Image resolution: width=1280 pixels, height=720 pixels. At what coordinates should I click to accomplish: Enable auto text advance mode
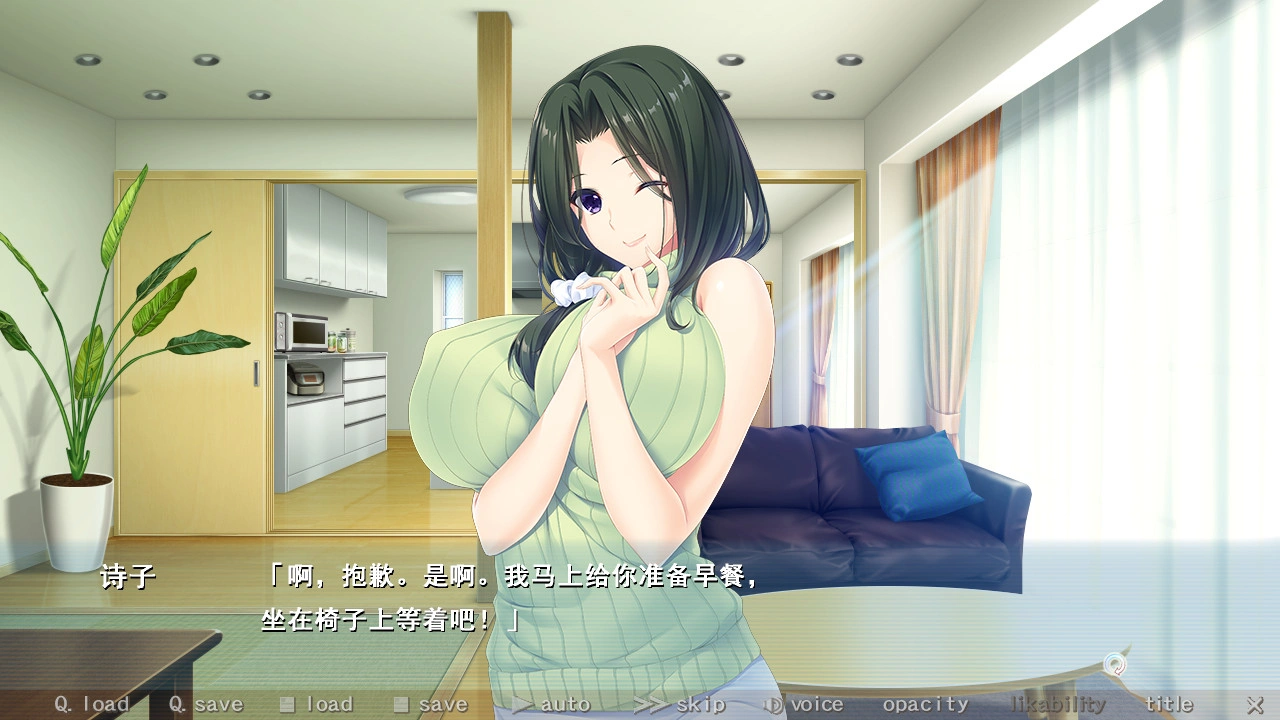(551, 705)
